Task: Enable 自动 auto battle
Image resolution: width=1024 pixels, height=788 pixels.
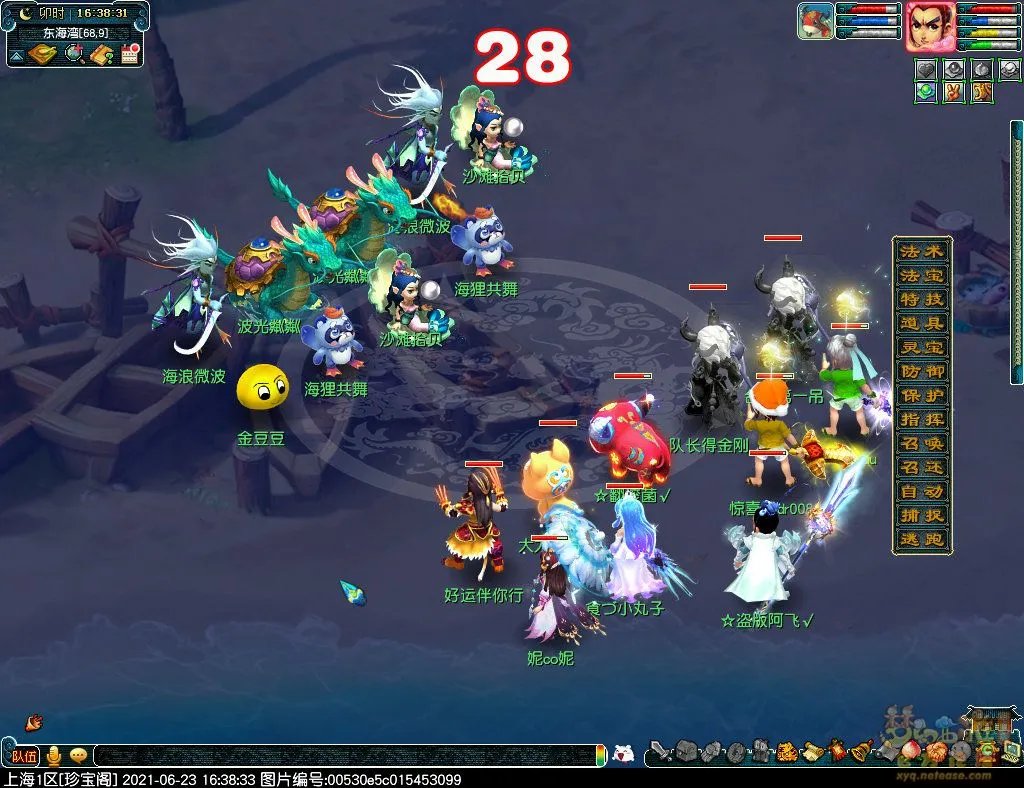Action: click(921, 491)
